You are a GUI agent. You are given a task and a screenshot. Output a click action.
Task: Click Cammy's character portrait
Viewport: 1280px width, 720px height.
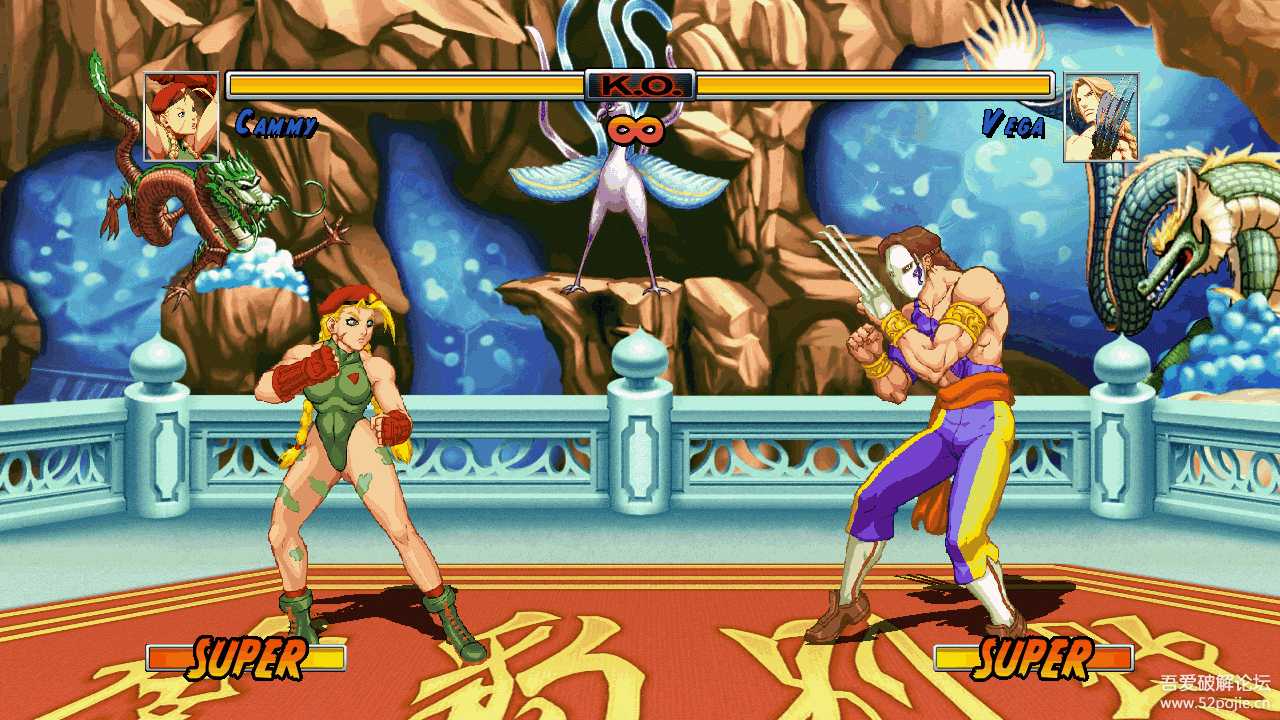(x=181, y=116)
